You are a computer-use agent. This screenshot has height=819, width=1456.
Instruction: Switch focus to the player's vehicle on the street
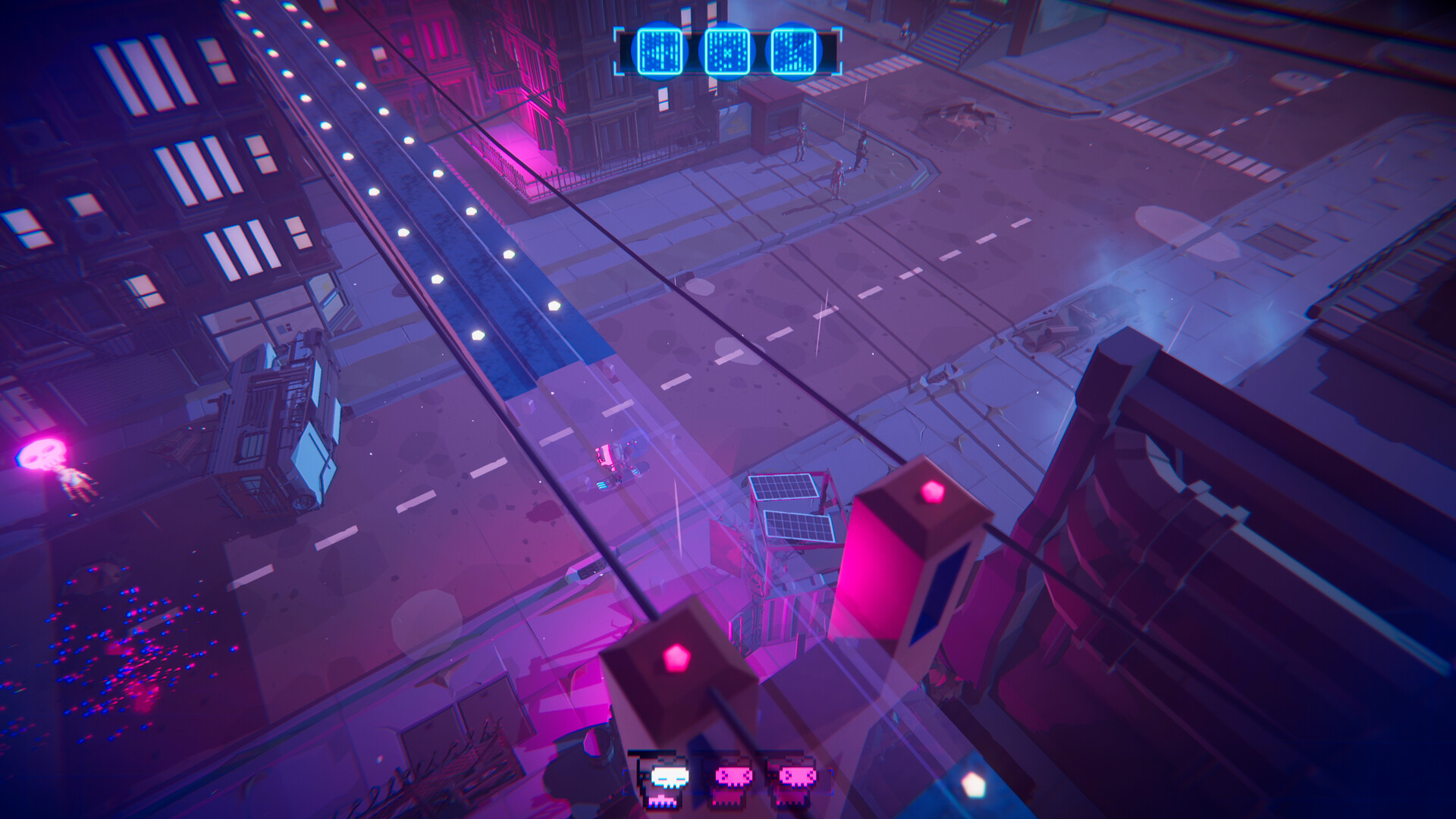click(614, 463)
